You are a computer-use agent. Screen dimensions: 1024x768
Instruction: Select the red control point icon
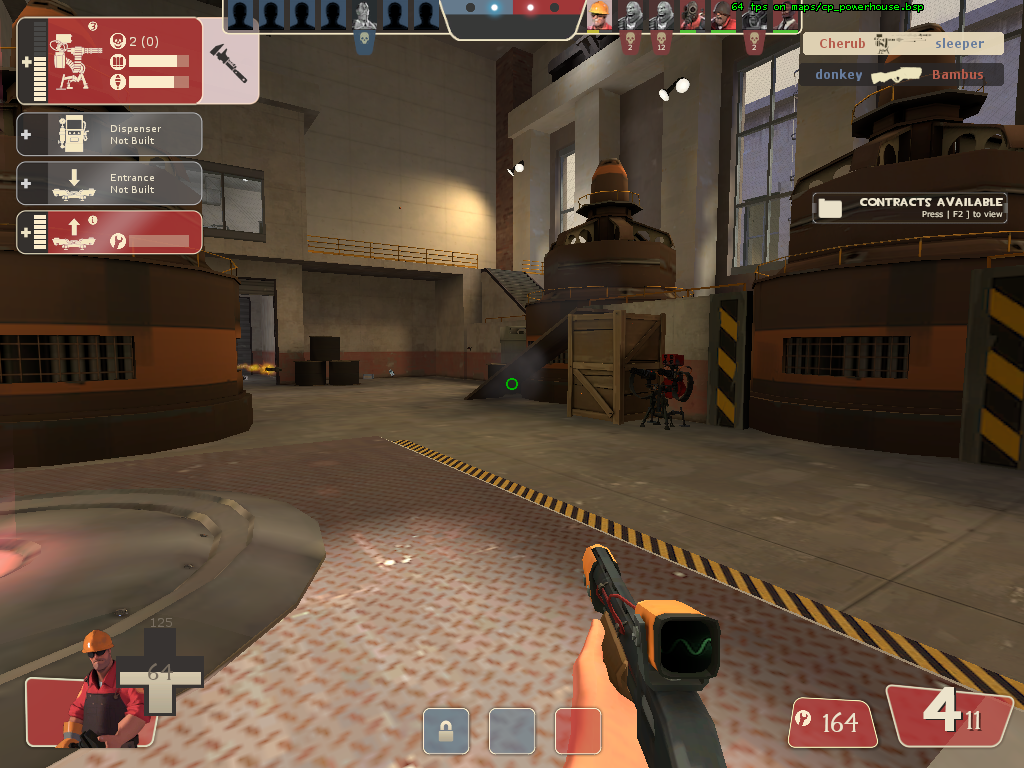click(577, 730)
